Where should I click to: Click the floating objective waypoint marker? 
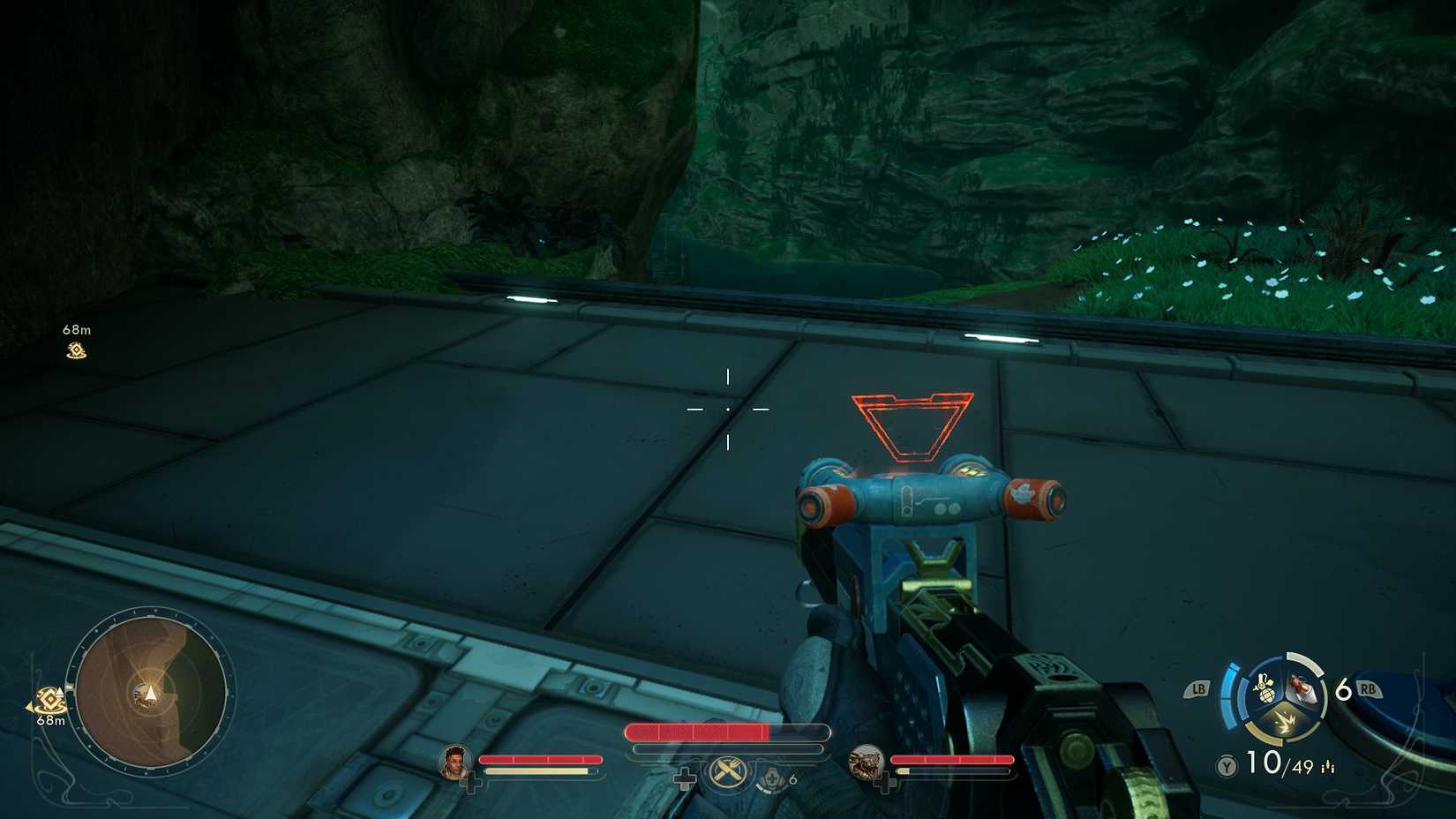tap(77, 350)
